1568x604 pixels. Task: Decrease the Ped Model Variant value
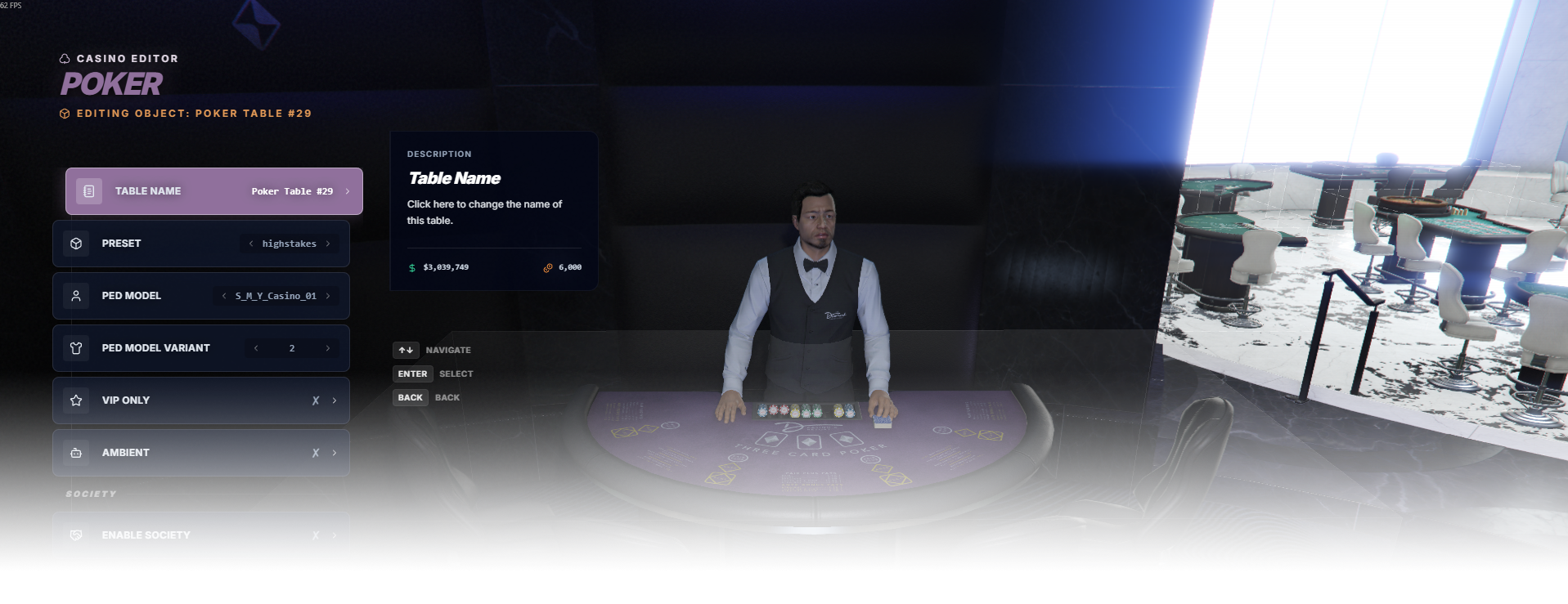(256, 348)
